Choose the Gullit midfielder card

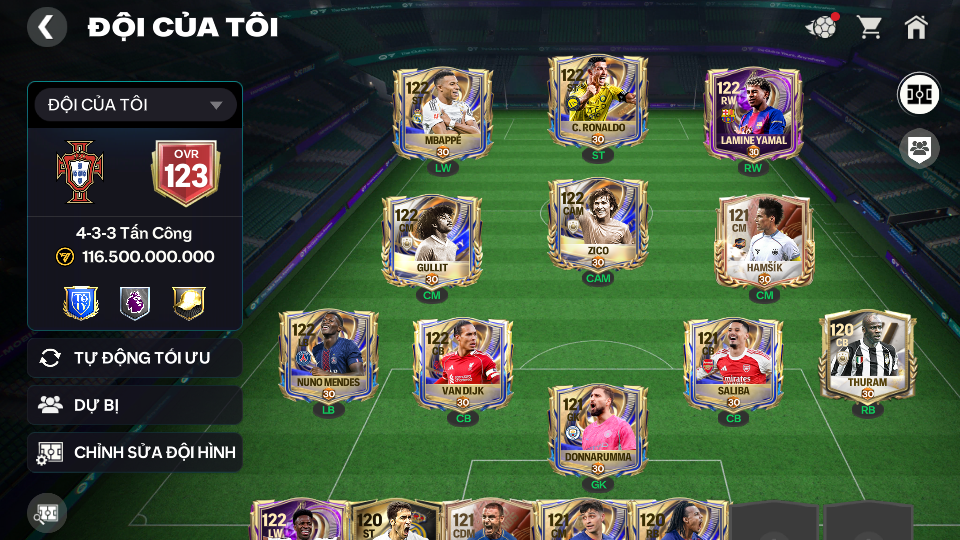coord(432,240)
